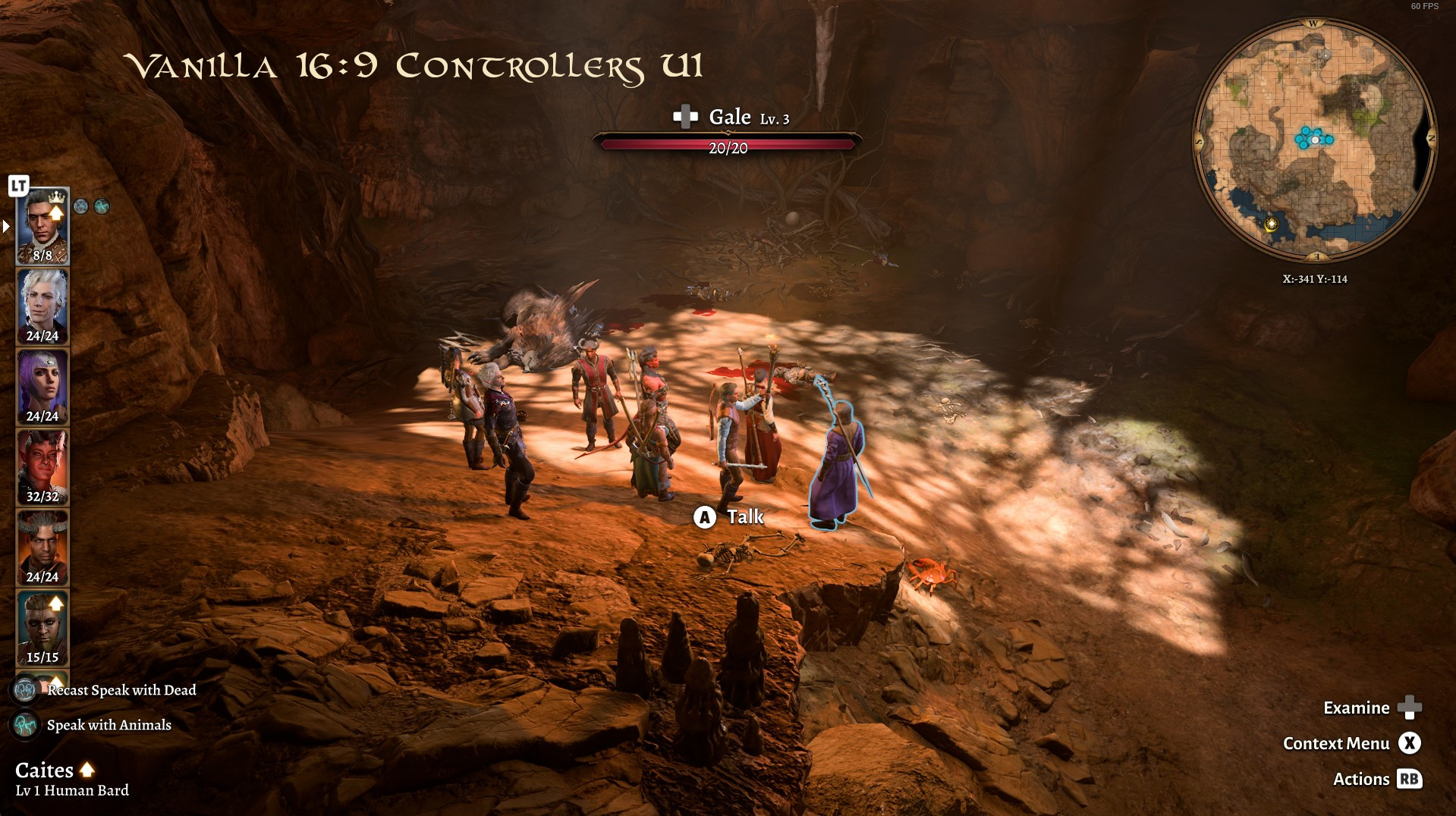Select the purple-haired party member portrait

(x=42, y=386)
